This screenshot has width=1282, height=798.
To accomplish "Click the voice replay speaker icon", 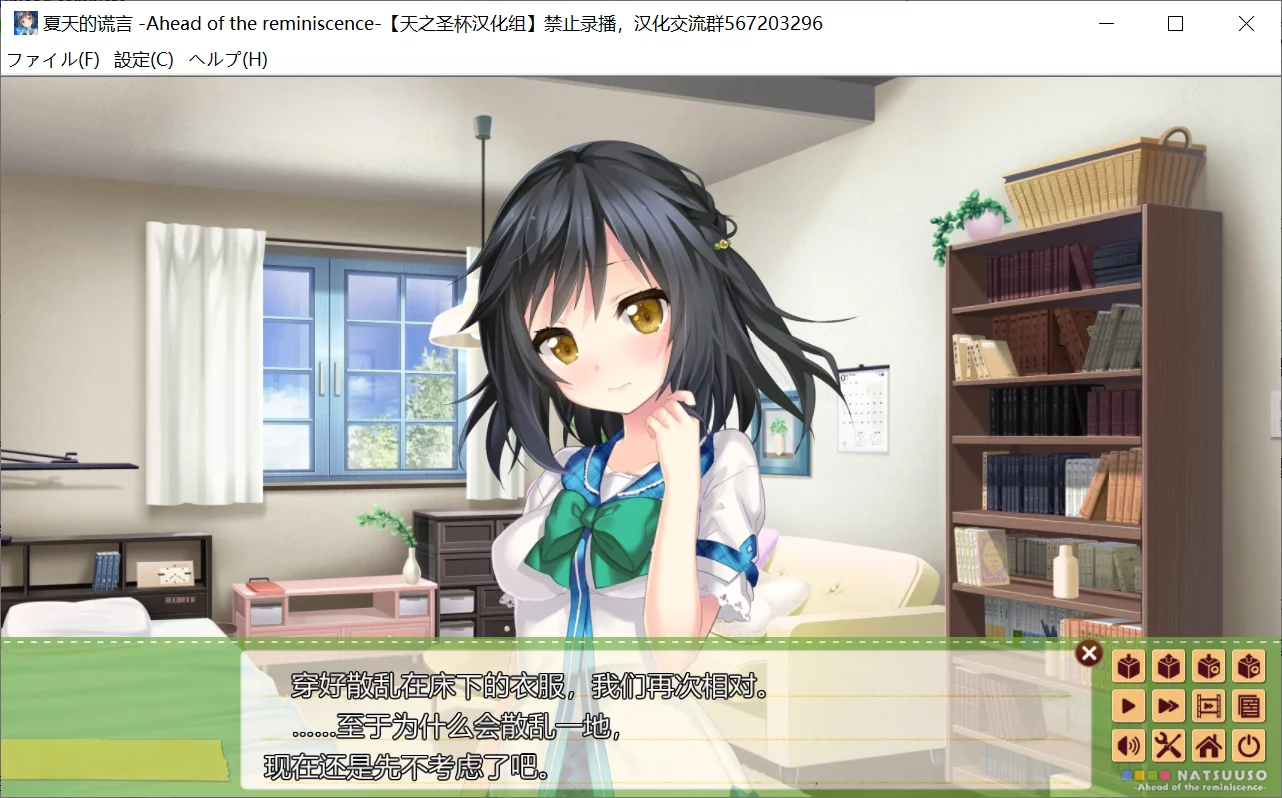I will tap(1128, 746).
